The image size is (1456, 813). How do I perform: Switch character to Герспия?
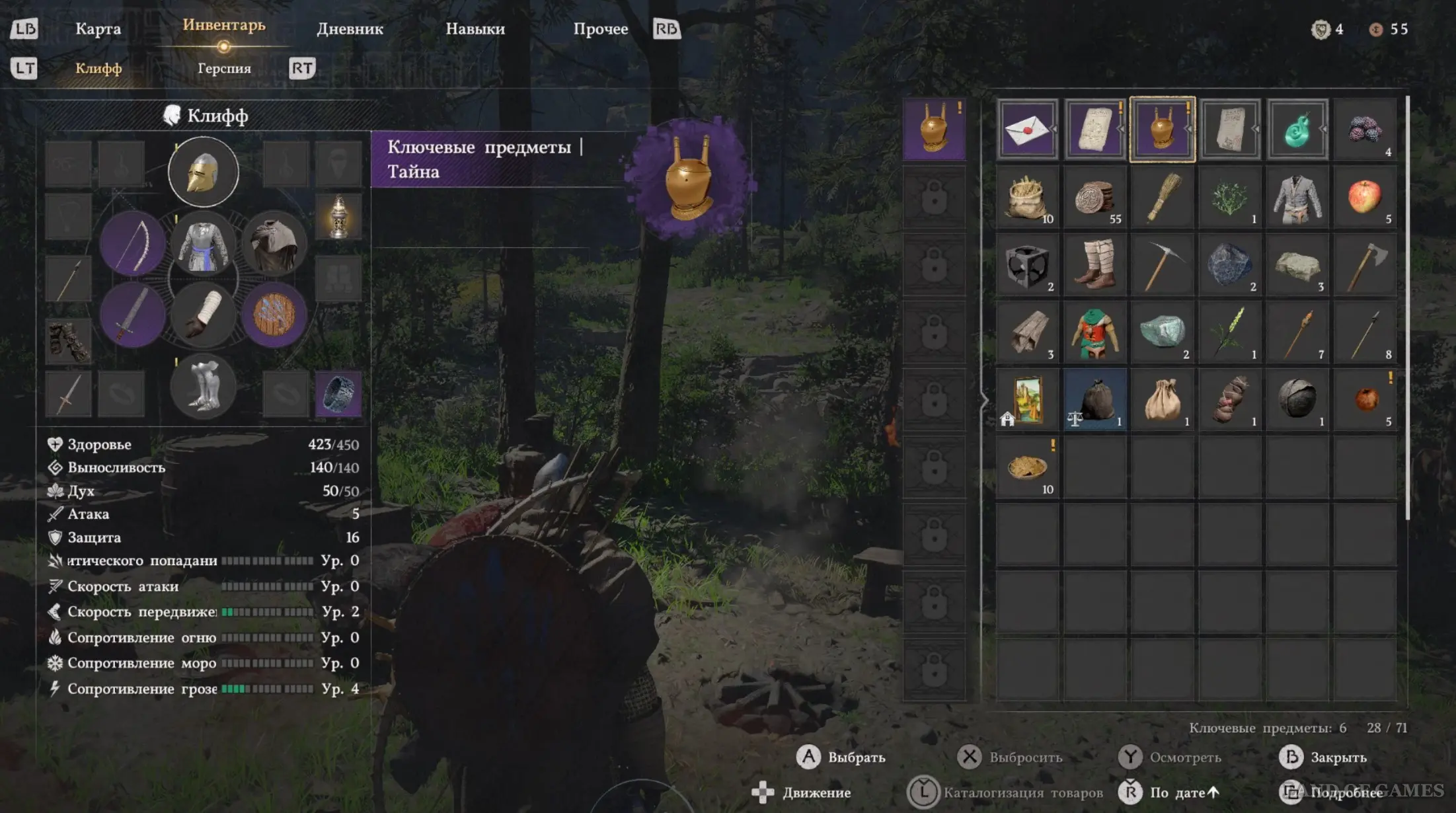point(224,68)
